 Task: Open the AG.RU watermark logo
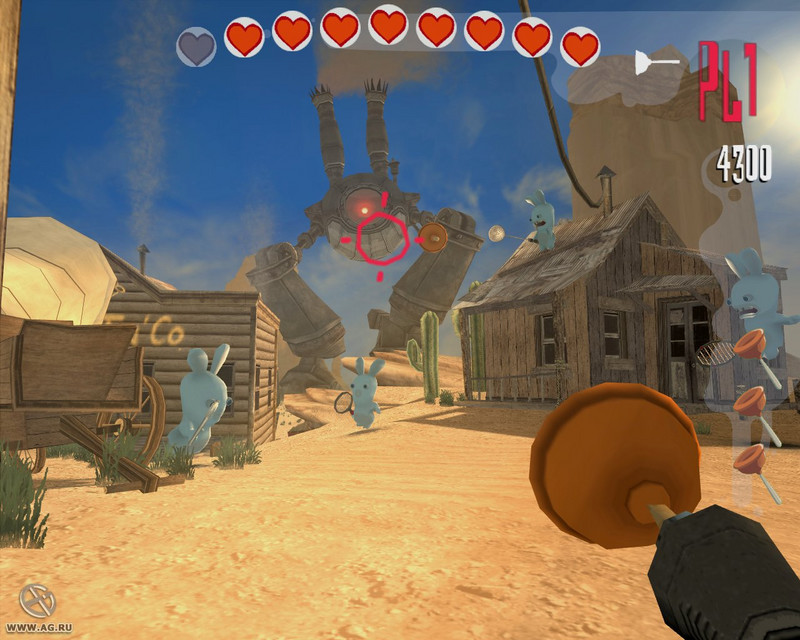pyautogui.click(x=36, y=602)
